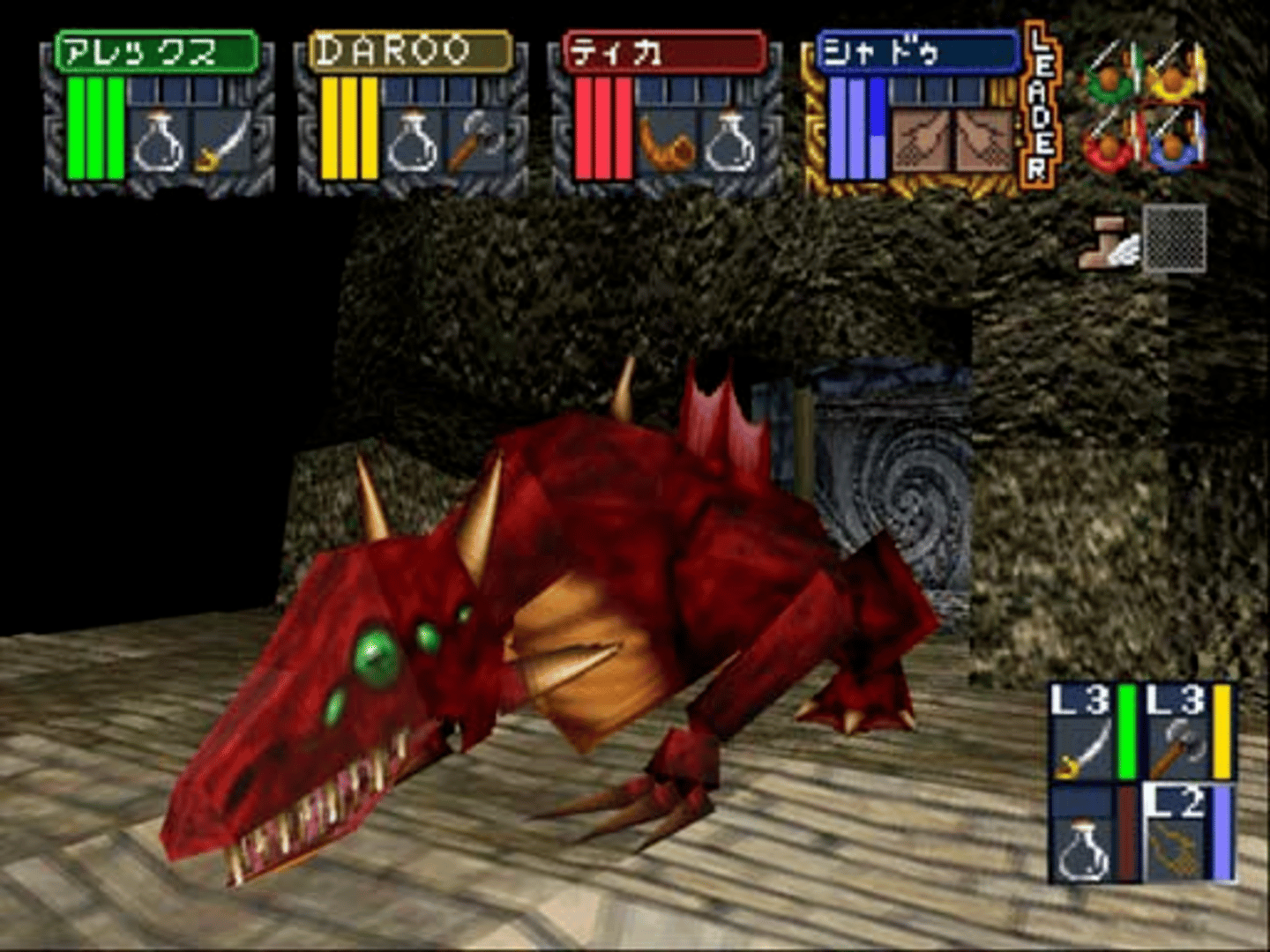Select the DAROO champion name plate
The image size is (1270, 952).
point(410,51)
